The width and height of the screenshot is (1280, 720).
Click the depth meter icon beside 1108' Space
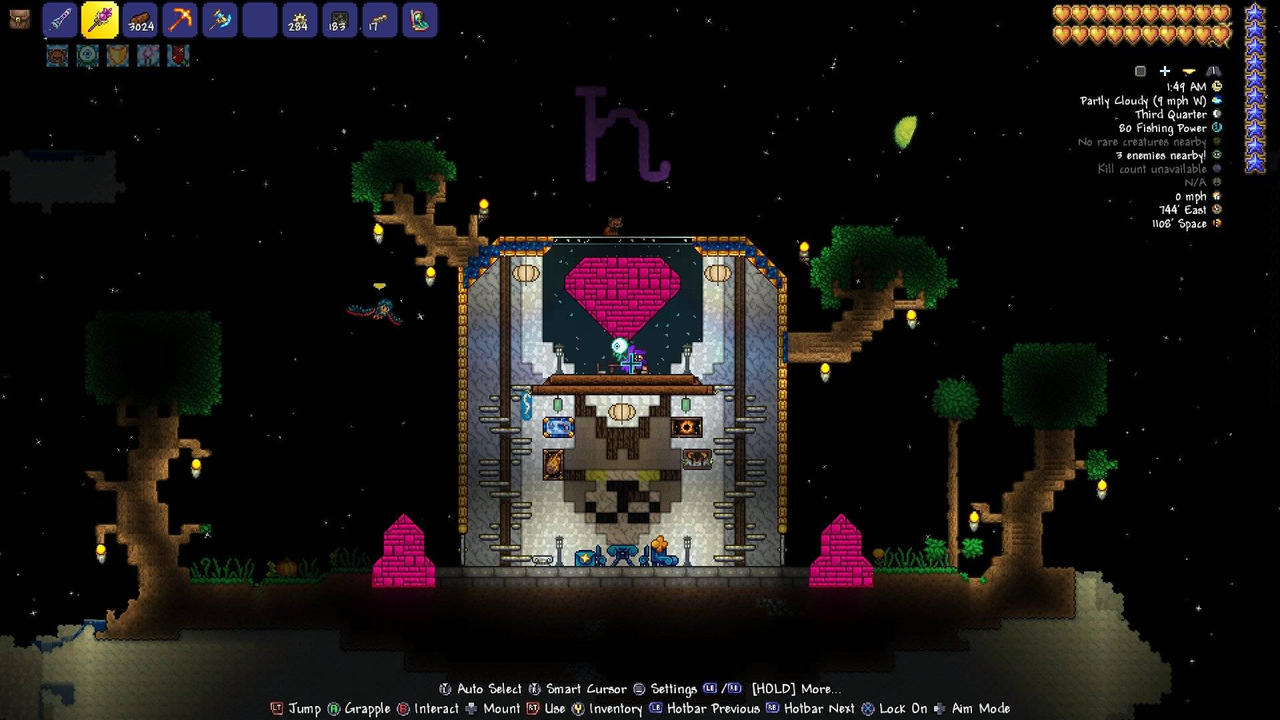(x=1216, y=223)
